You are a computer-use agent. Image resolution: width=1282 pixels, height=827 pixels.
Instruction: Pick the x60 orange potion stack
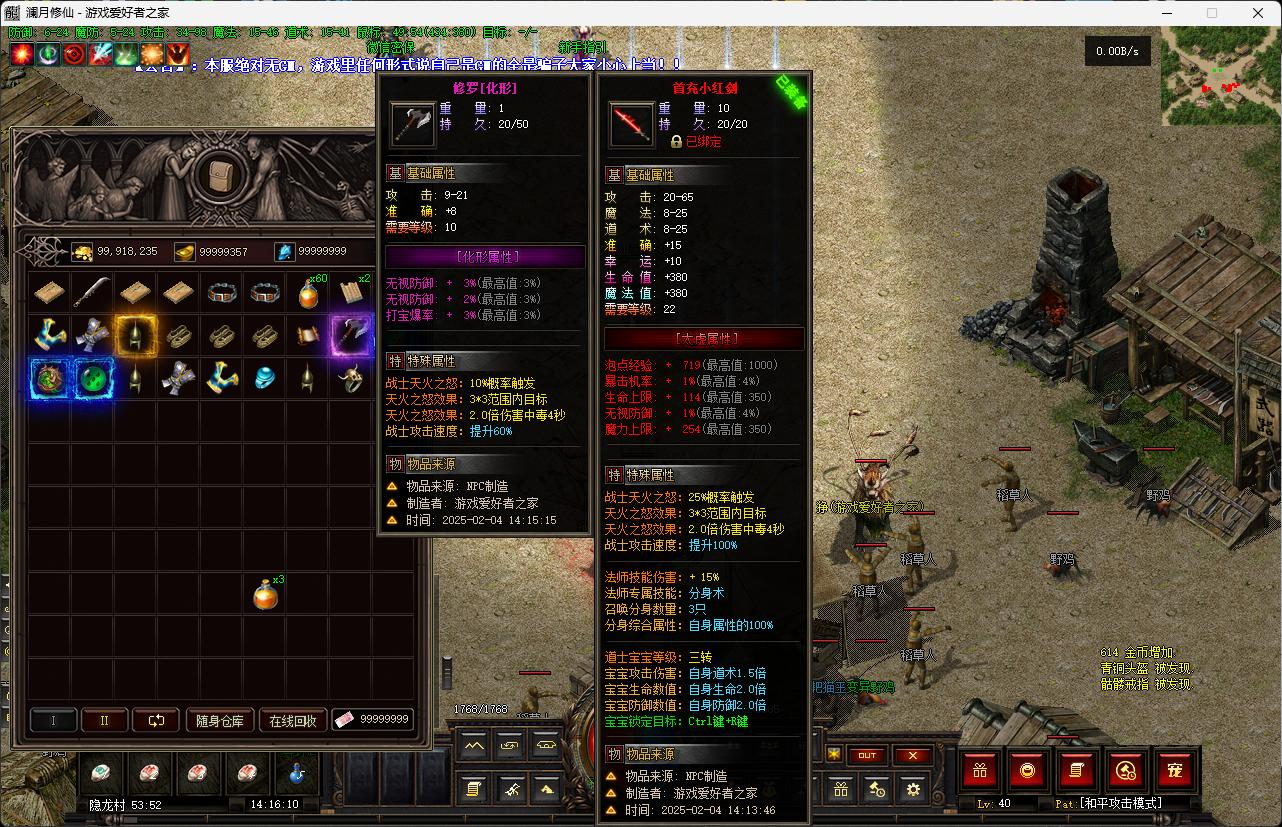[308, 292]
